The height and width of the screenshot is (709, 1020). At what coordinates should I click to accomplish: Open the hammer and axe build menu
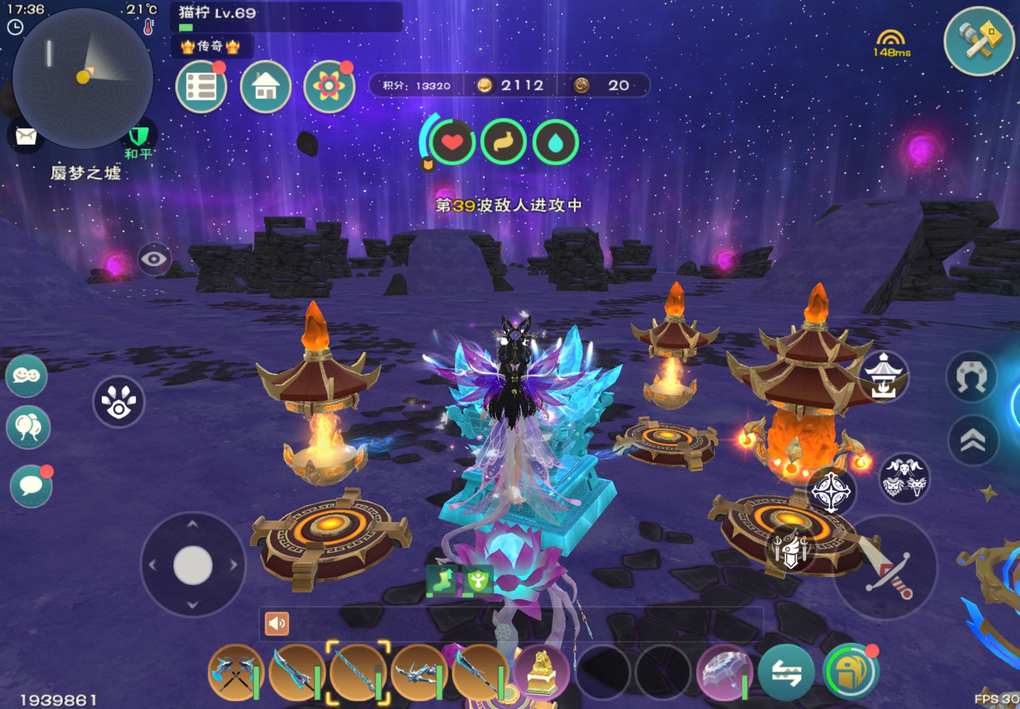pyautogui.click(x=979, y=41)
